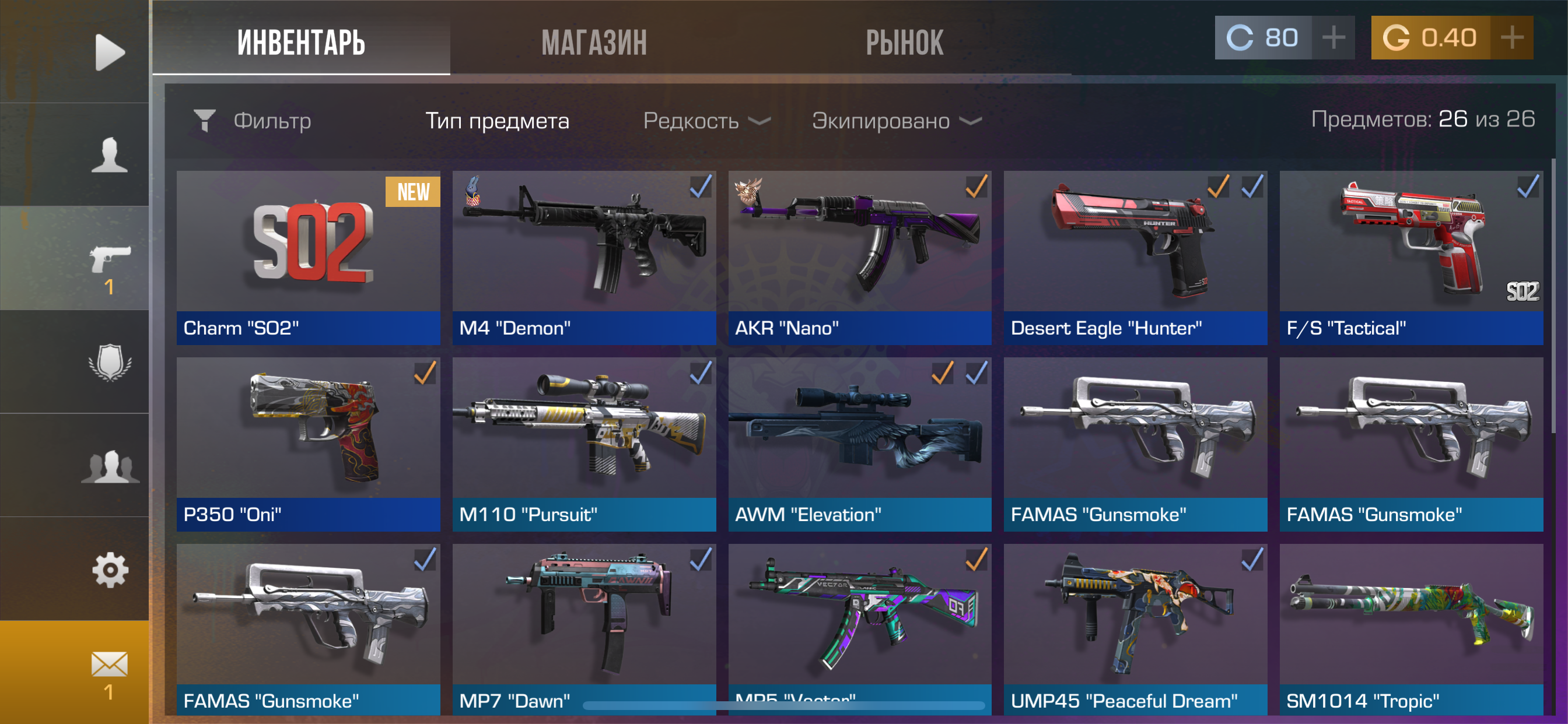1568x724 pixels.
Task: Open the Редкость dropdown filter
Action: coord(706,121)
